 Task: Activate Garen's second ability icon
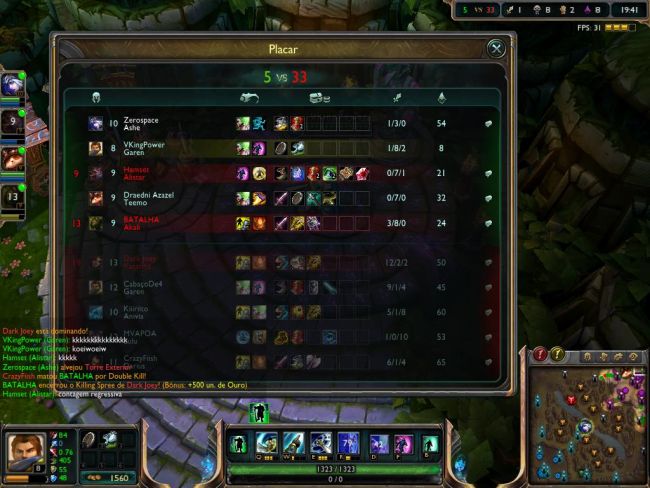point(293,443)
